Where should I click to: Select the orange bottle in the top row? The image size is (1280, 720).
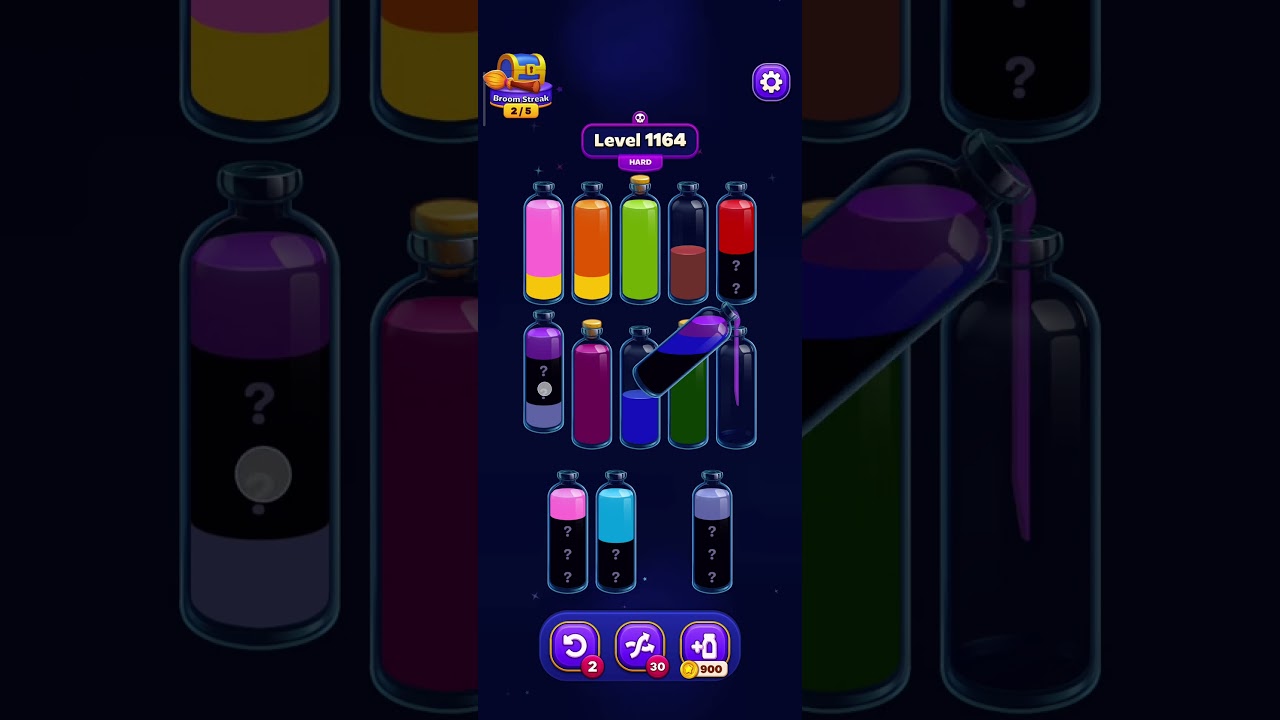pyautogui.click(x=592, y=245)
